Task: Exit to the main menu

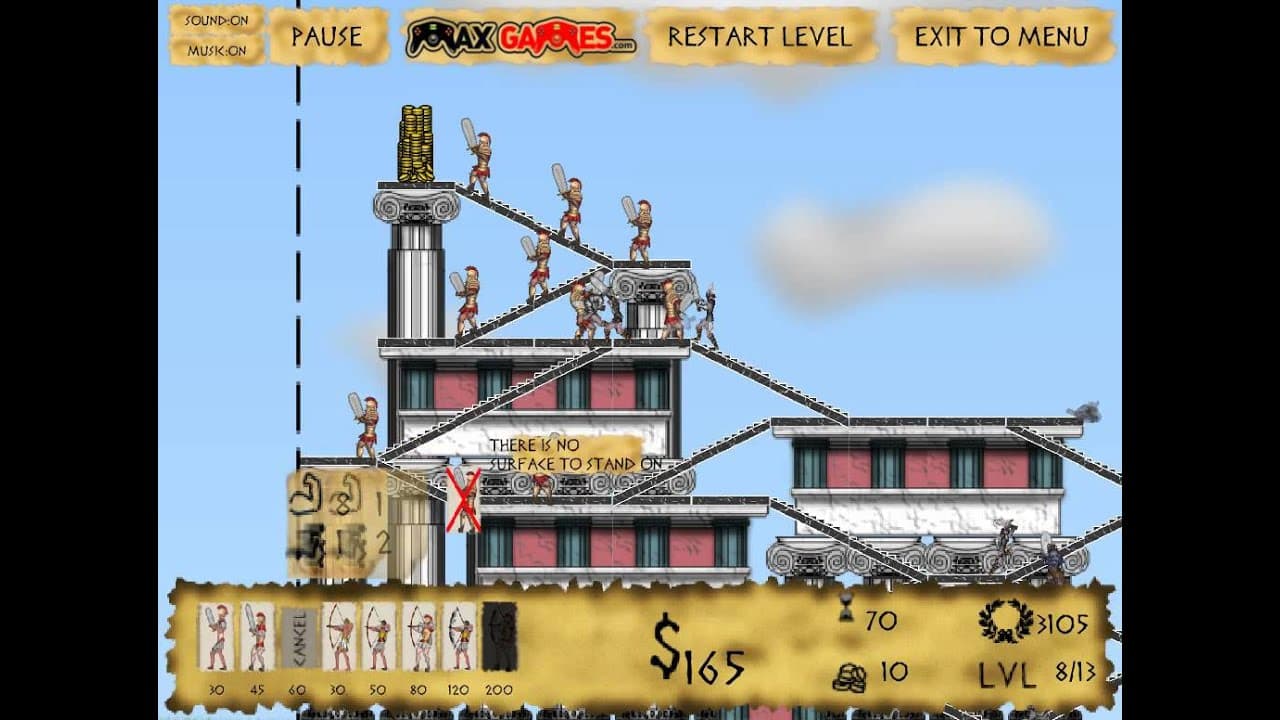Action: click(1001, 37)
